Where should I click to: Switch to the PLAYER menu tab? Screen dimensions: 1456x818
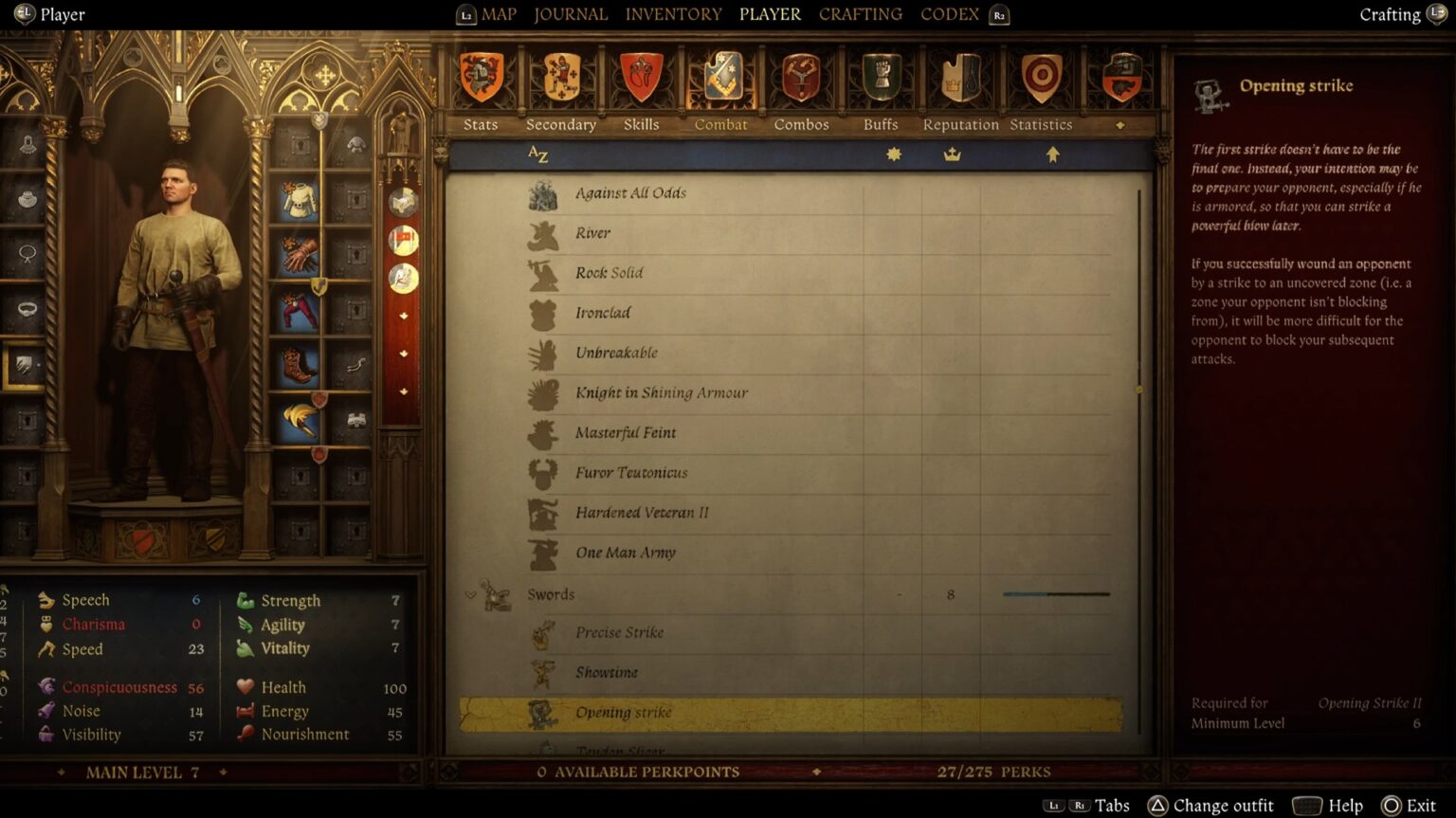click(x=770, y=14)
